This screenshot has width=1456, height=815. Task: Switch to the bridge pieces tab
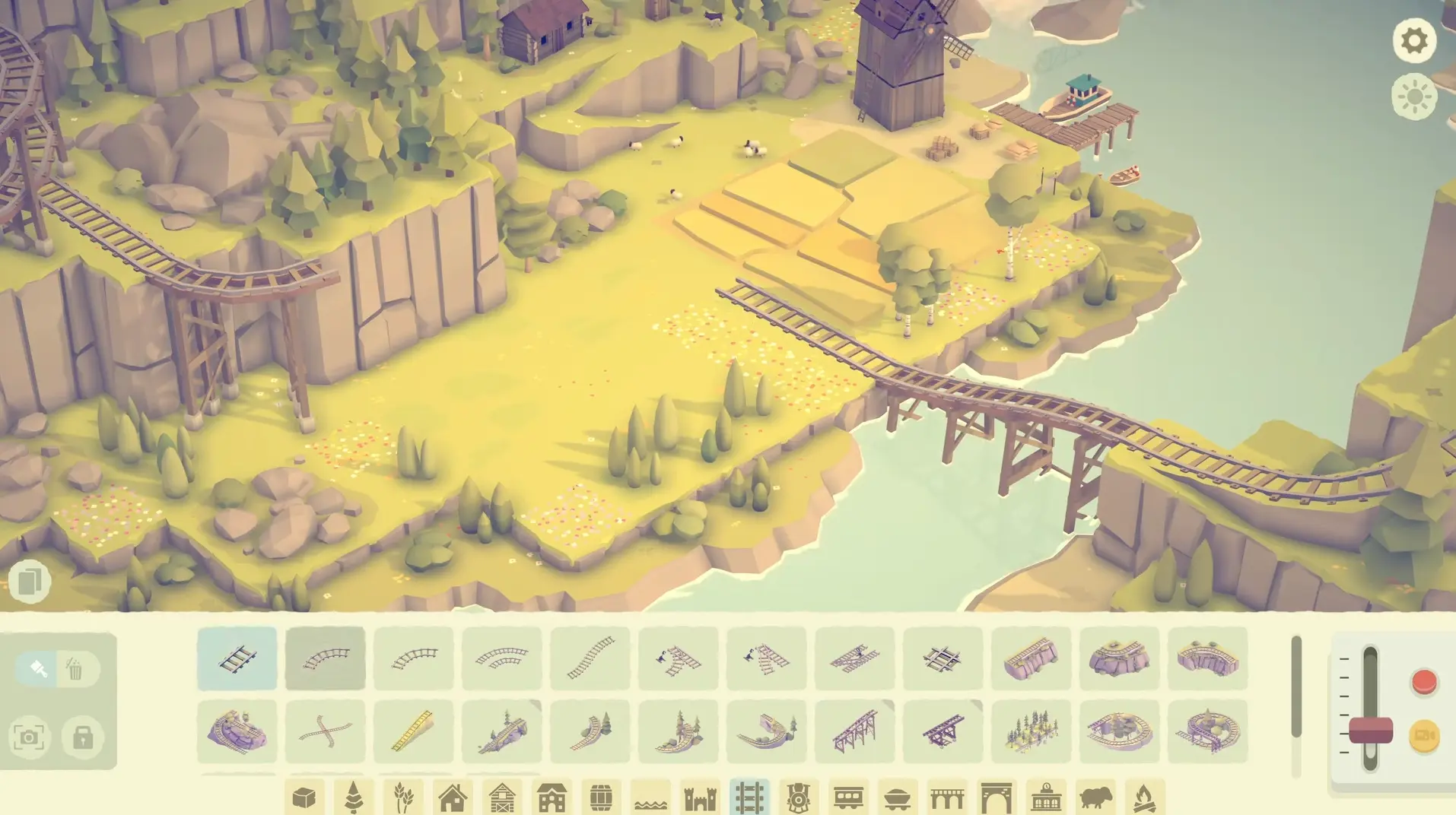946,798
